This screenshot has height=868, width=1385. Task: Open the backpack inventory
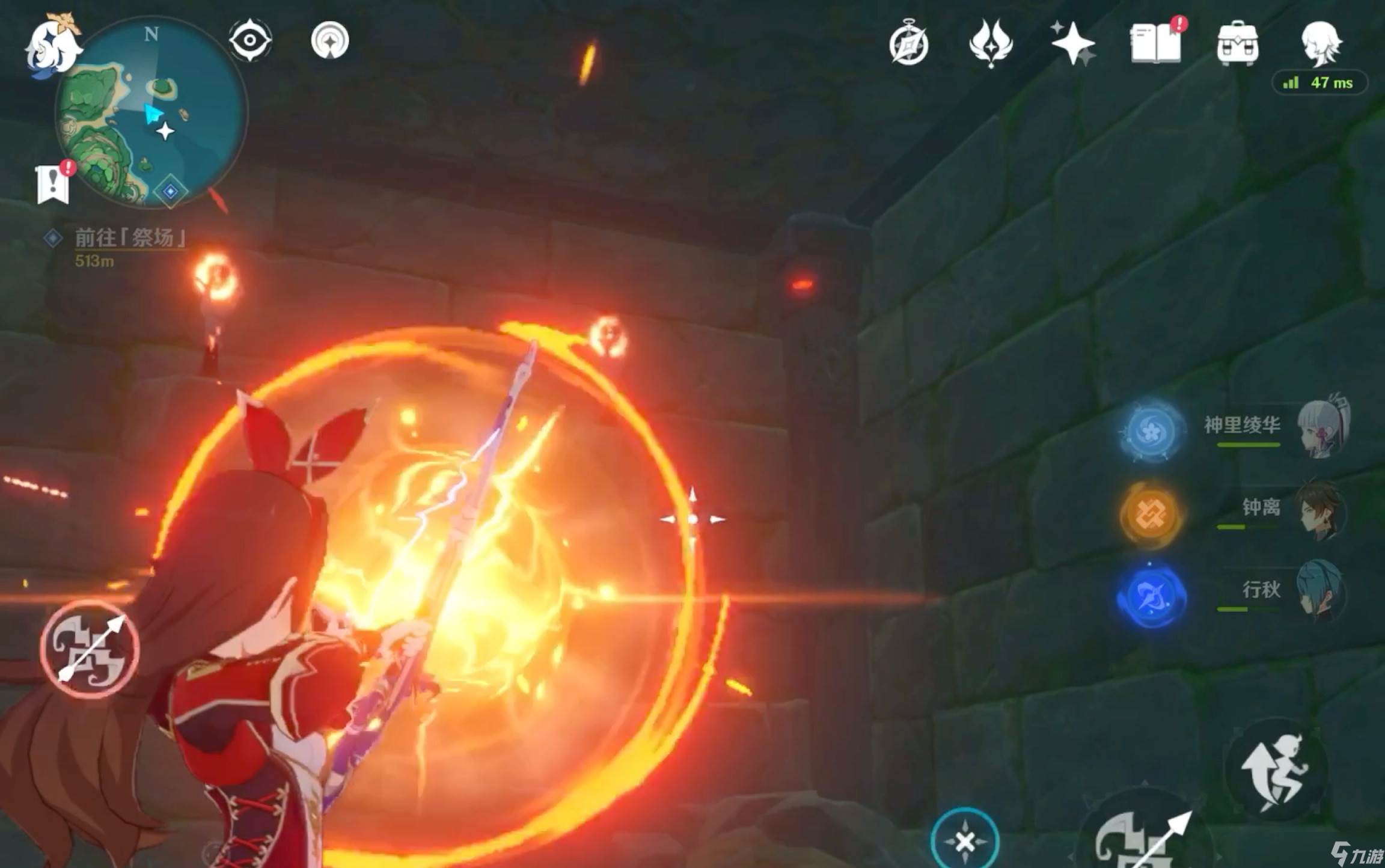click(1237, 43)
